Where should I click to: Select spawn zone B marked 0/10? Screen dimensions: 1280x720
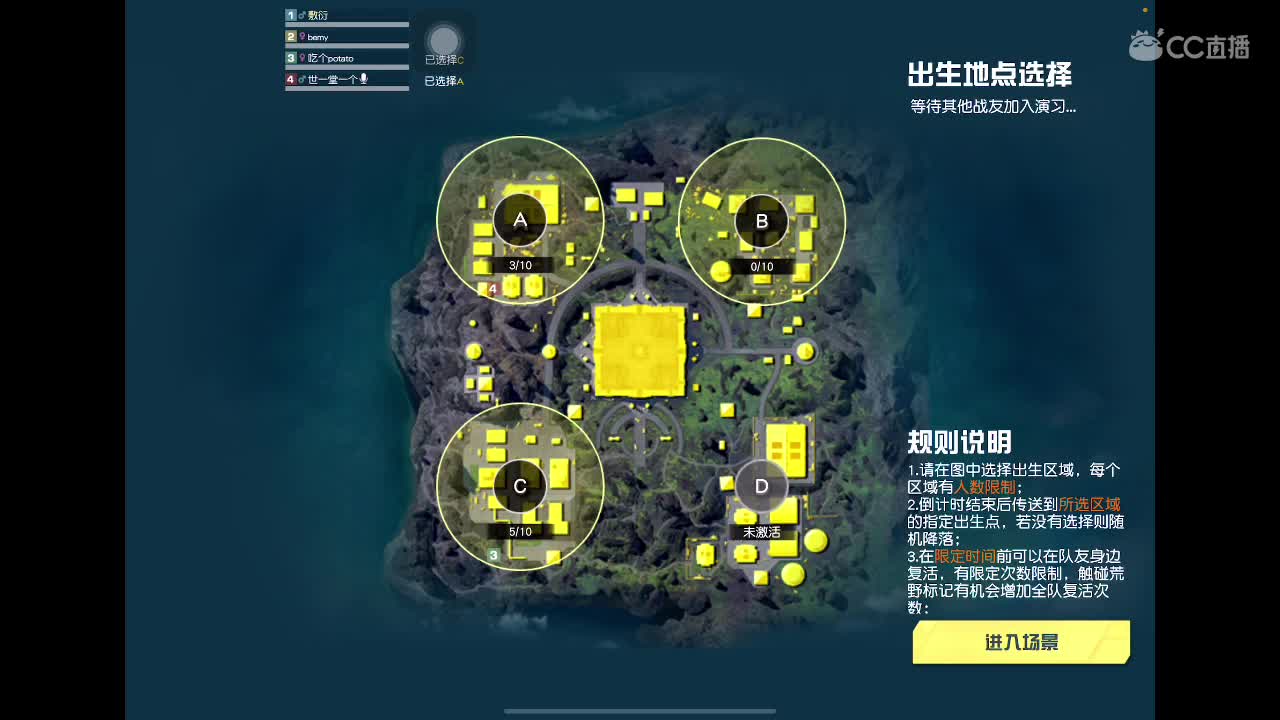point(762,219)
